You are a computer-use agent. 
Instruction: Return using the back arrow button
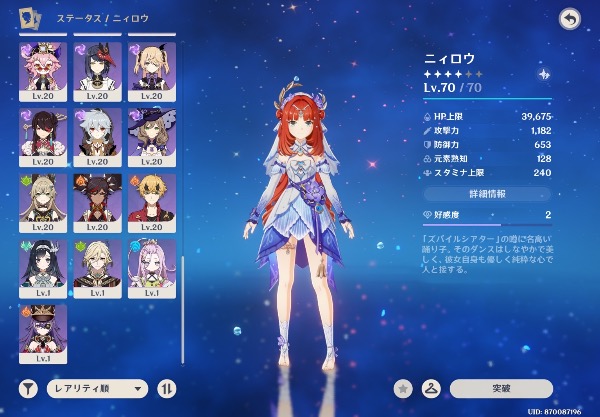click(x=570, y=20)
